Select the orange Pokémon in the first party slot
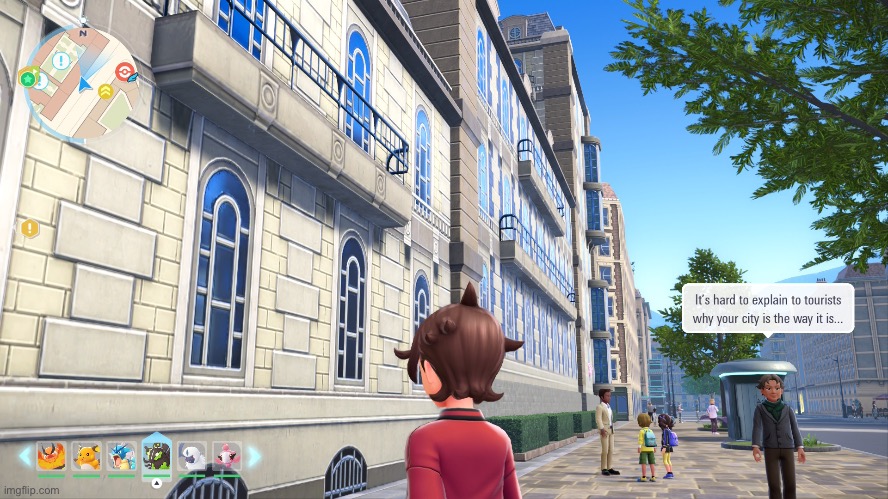This screenshot has height=499, width=888. click(52, 456)
